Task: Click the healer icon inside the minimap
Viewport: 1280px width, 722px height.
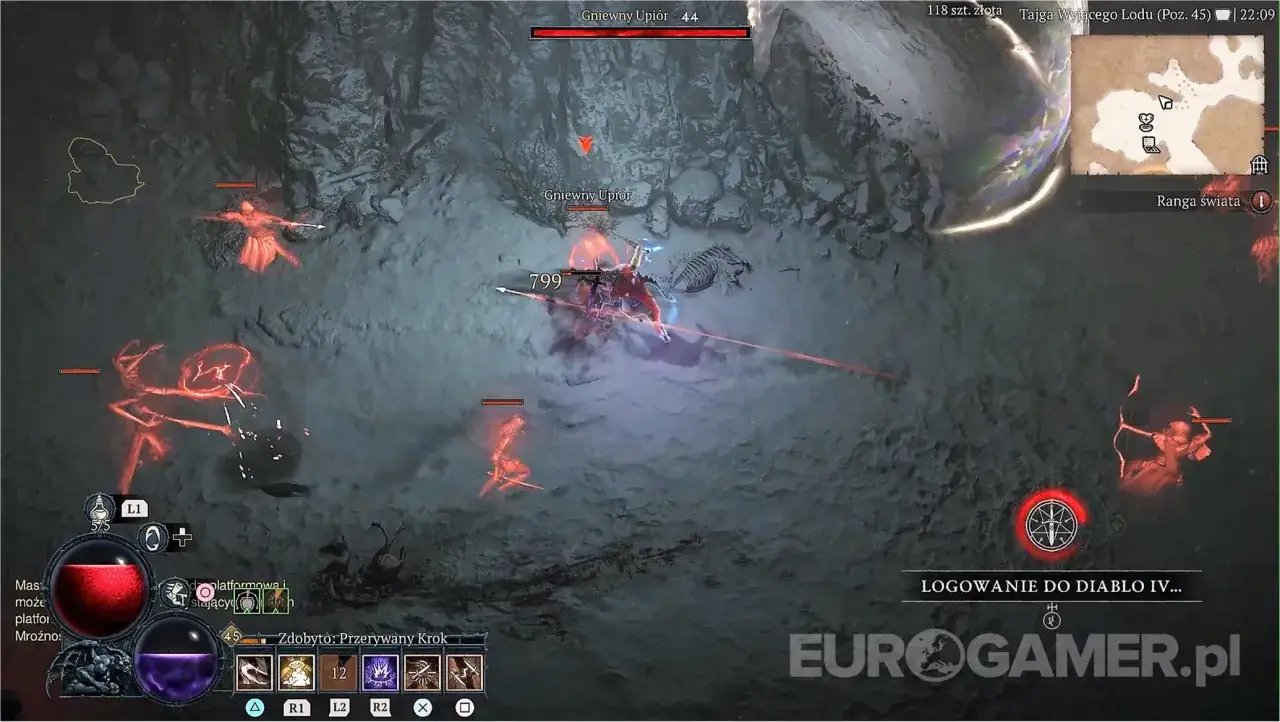Action: coord(1147,119)
